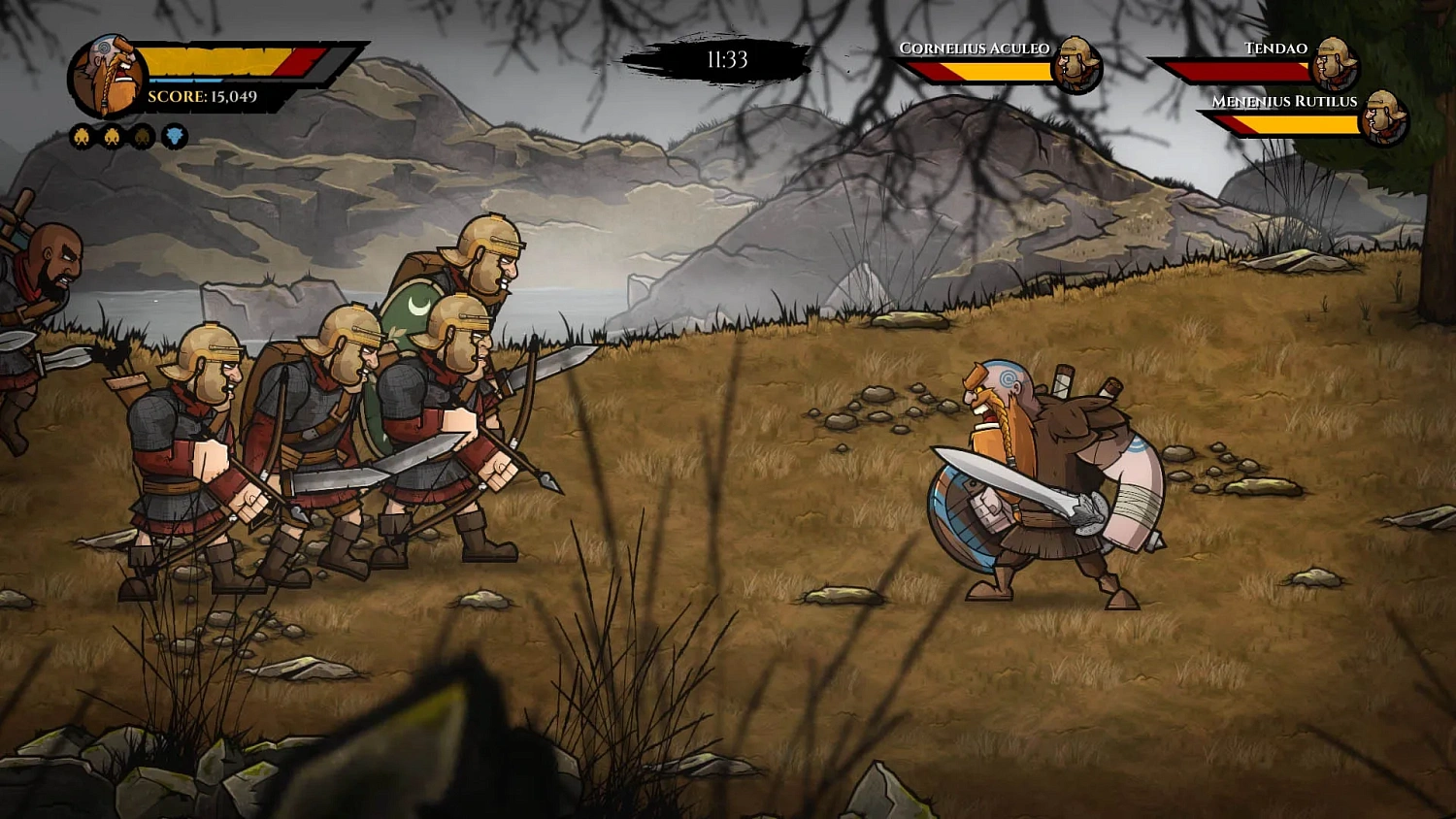The height and width of the screenshot is (819, 1456).
Task: Activate the blue wolf rage icon
Action: coord(174,137)
